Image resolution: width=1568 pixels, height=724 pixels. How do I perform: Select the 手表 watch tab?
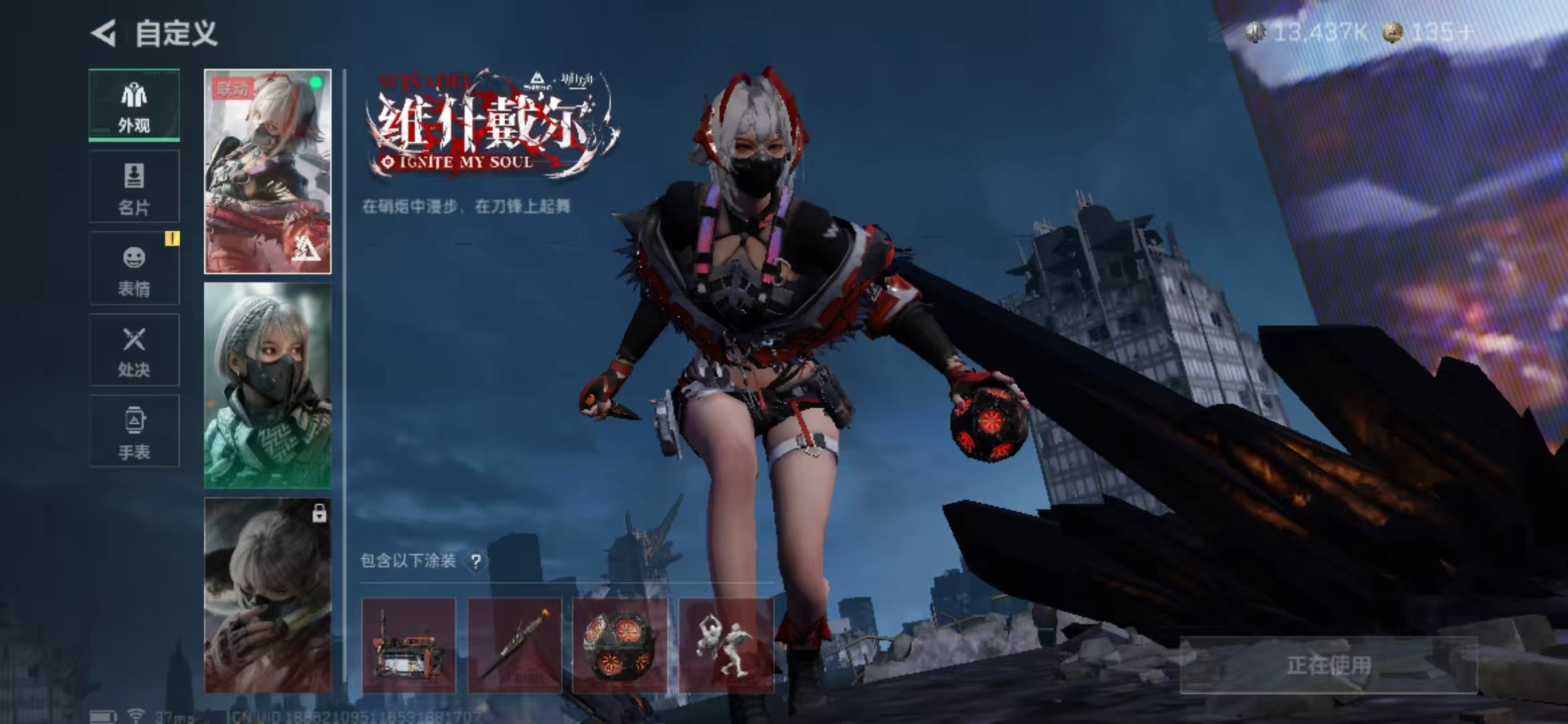(134, 432)
